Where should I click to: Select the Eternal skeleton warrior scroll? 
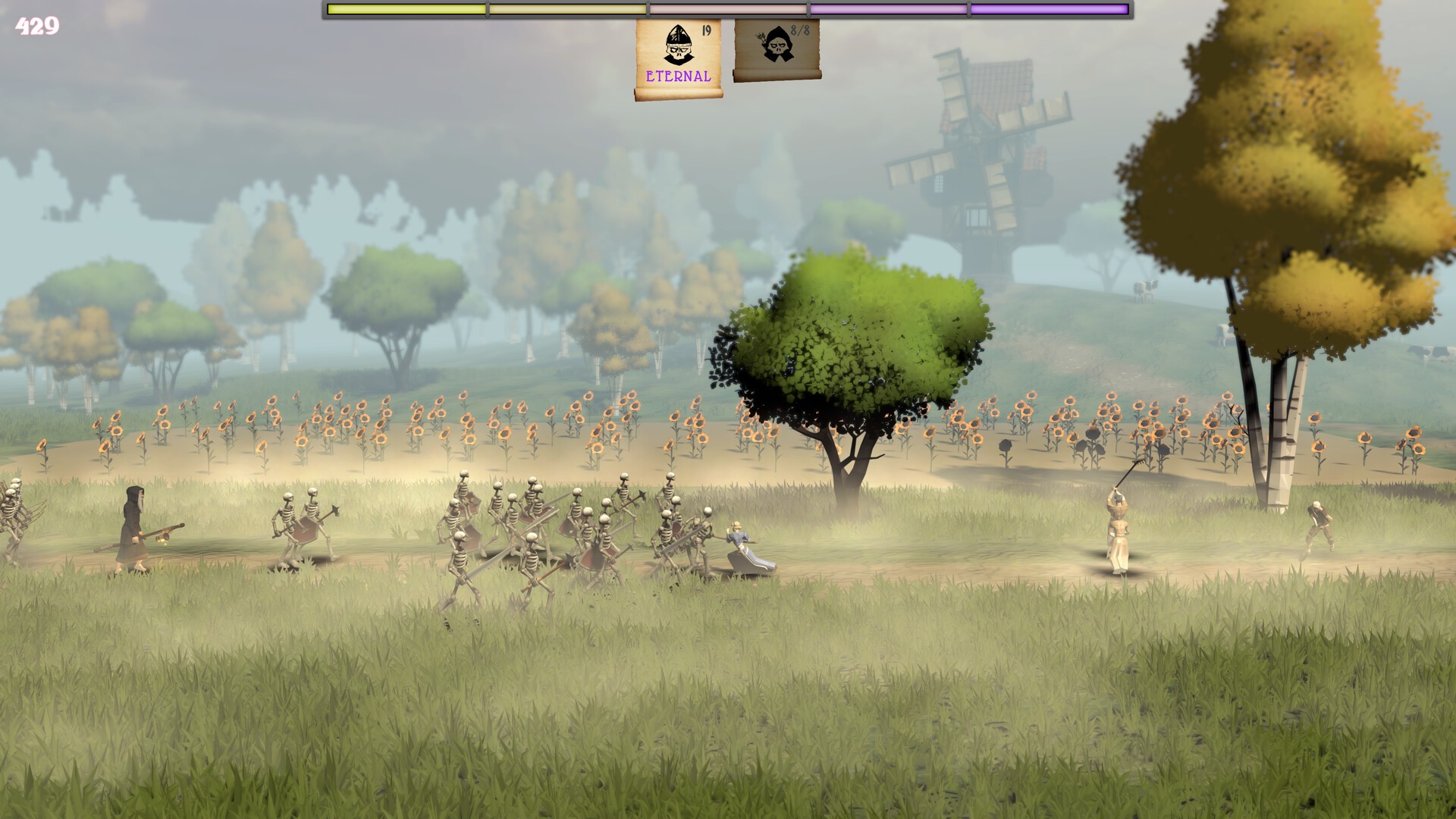click(678, 59)
